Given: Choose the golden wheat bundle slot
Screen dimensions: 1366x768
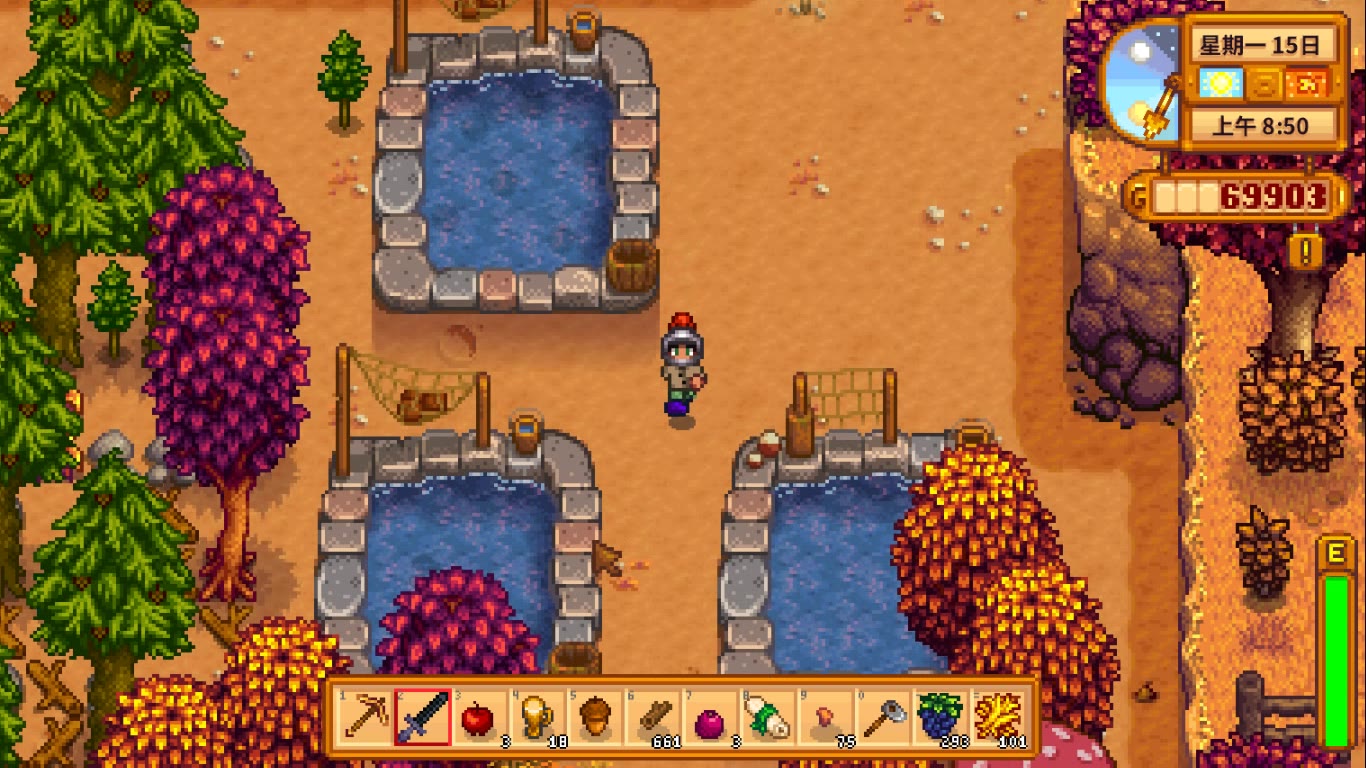Looking at the screenshot, I should click(x=999, y=716).
